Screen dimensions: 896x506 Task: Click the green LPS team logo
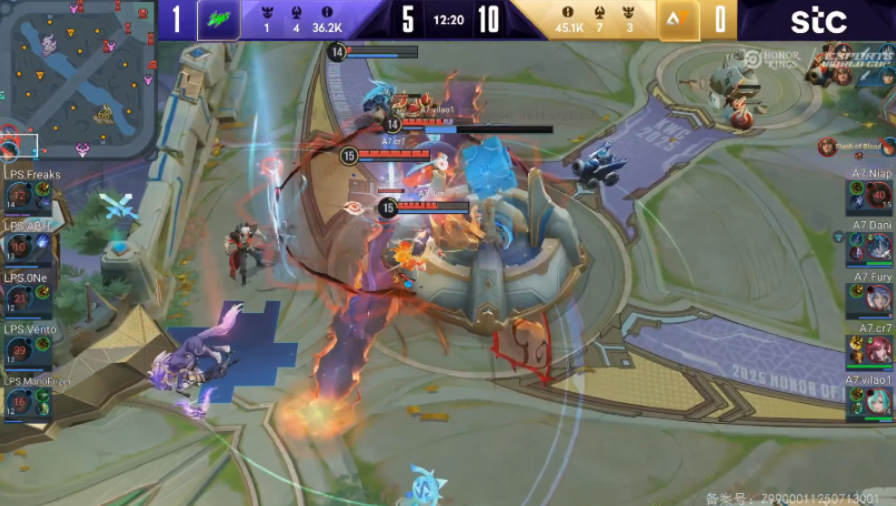(x=218, y=20)
